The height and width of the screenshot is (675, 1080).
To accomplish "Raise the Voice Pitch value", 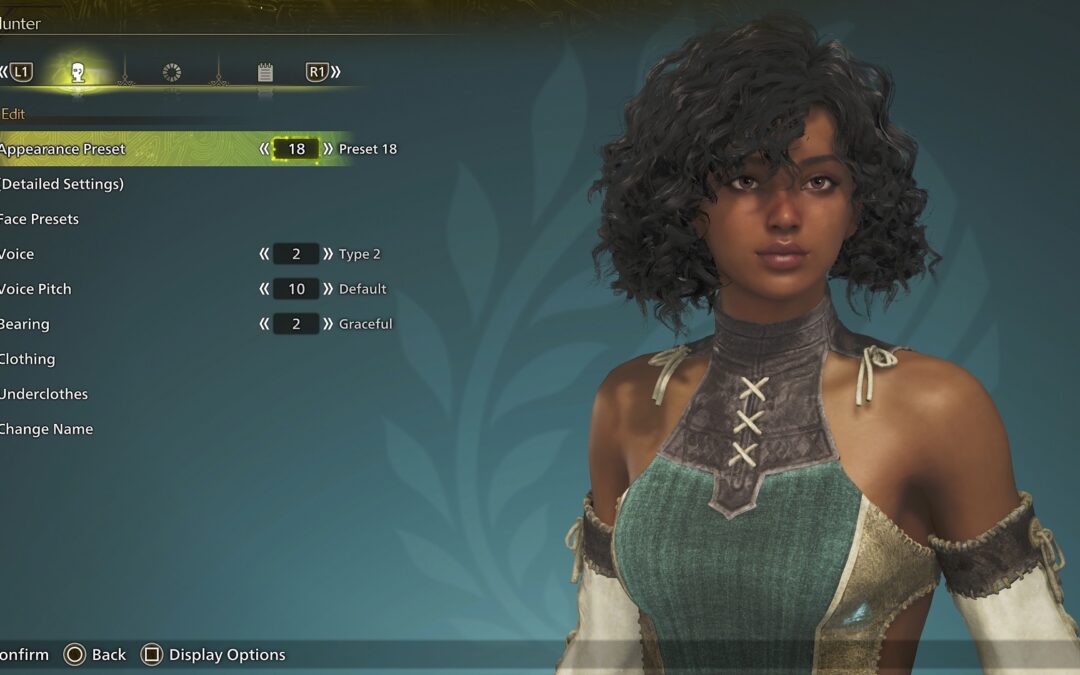I will (x=328, y=289).
